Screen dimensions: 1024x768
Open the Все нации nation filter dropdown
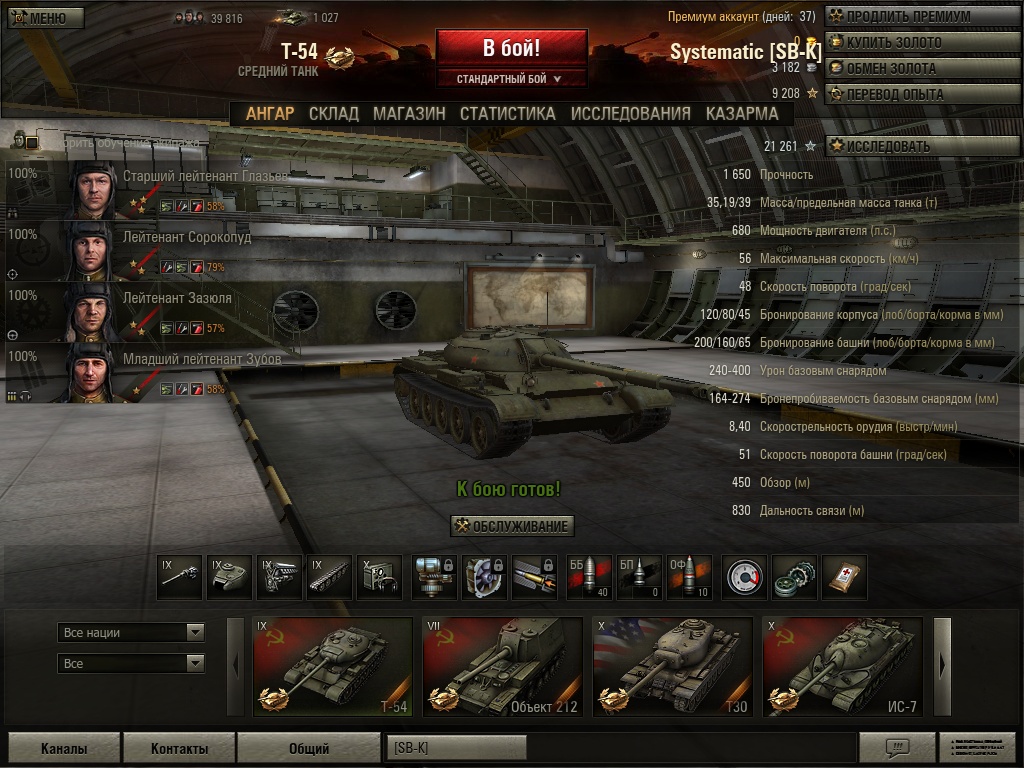pos(131,633)
